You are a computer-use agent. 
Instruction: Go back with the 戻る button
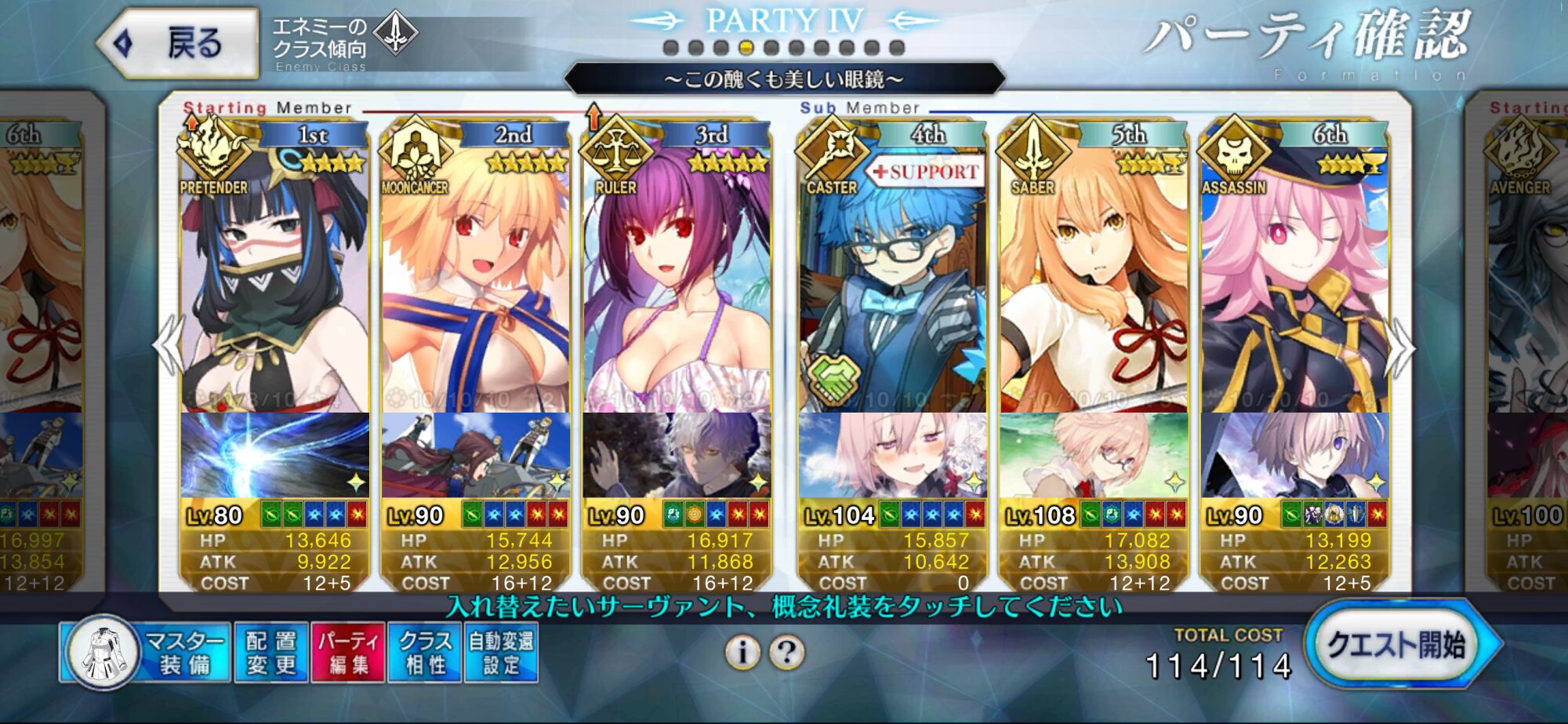(x=179, y=43)
